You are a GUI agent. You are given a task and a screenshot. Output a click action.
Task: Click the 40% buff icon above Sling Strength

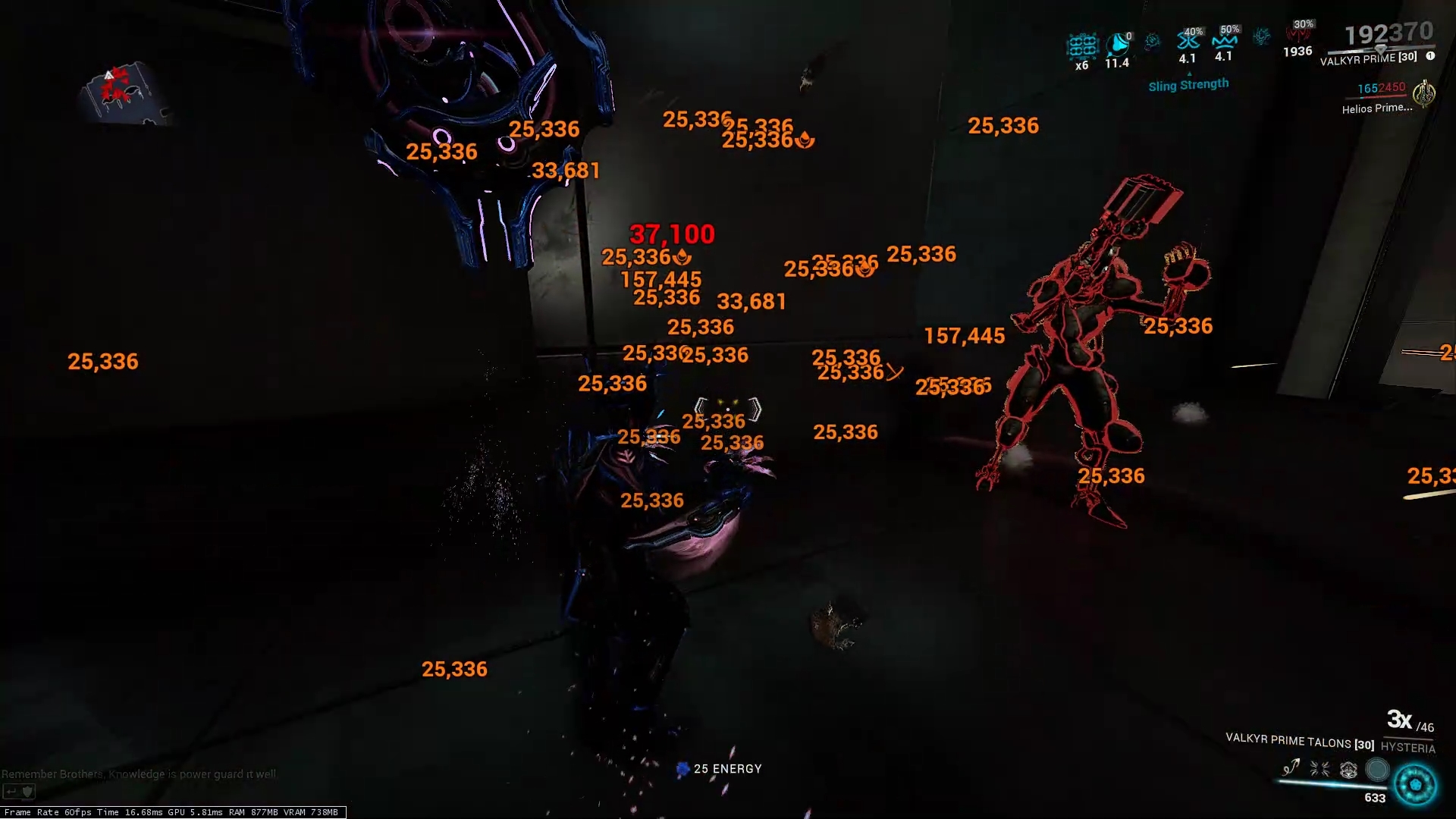point(1188,41)
